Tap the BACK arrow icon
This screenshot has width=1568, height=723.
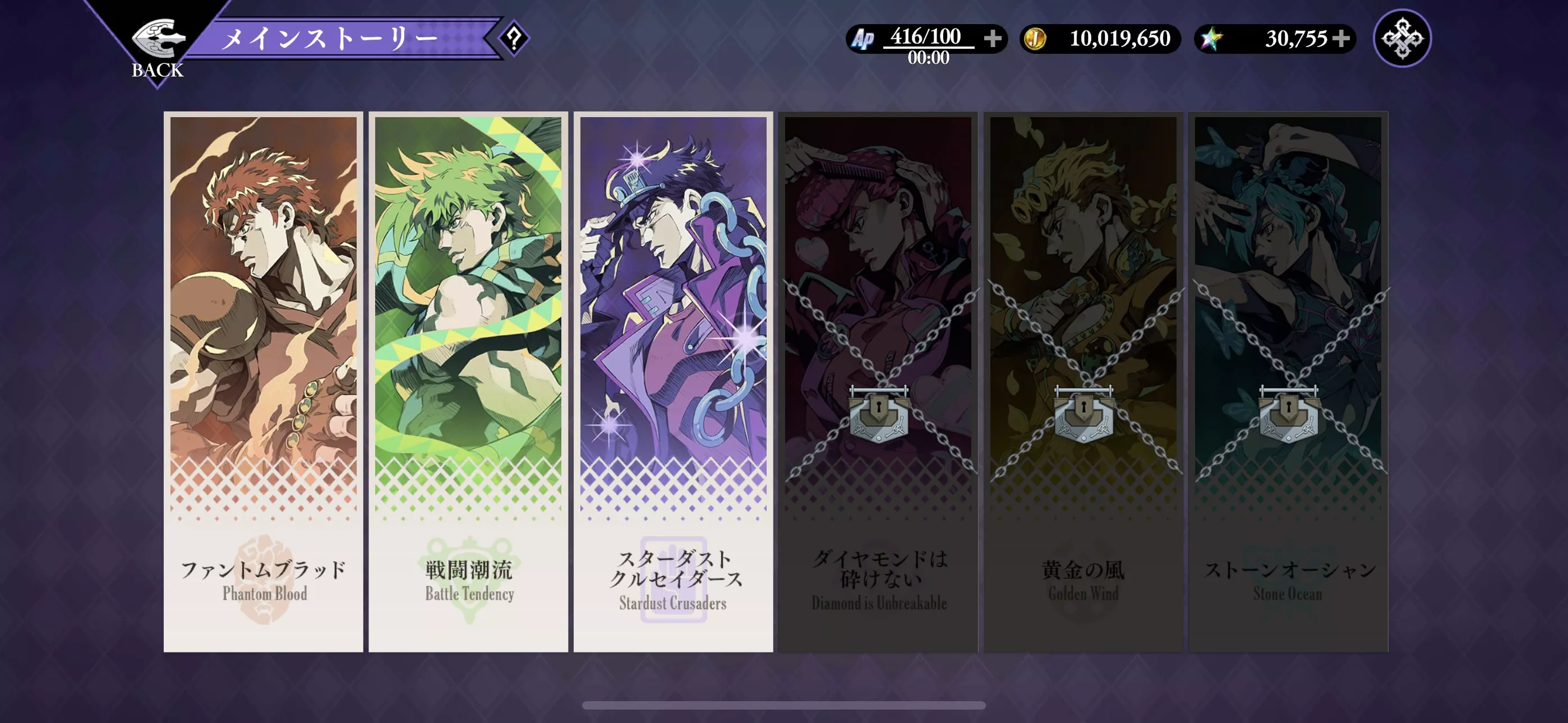pos(159,38)
